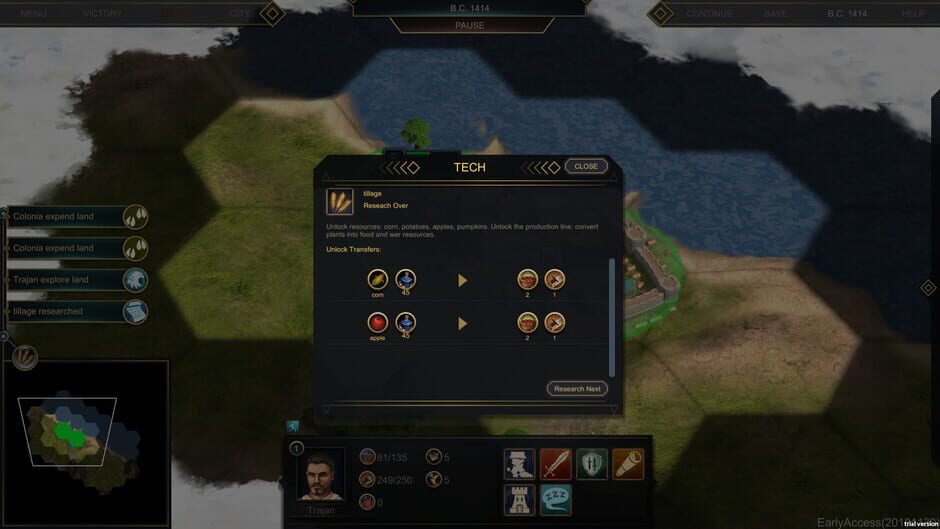Open the Victory screen
This screenshot has height=529, width=940.
click(102, 14)
